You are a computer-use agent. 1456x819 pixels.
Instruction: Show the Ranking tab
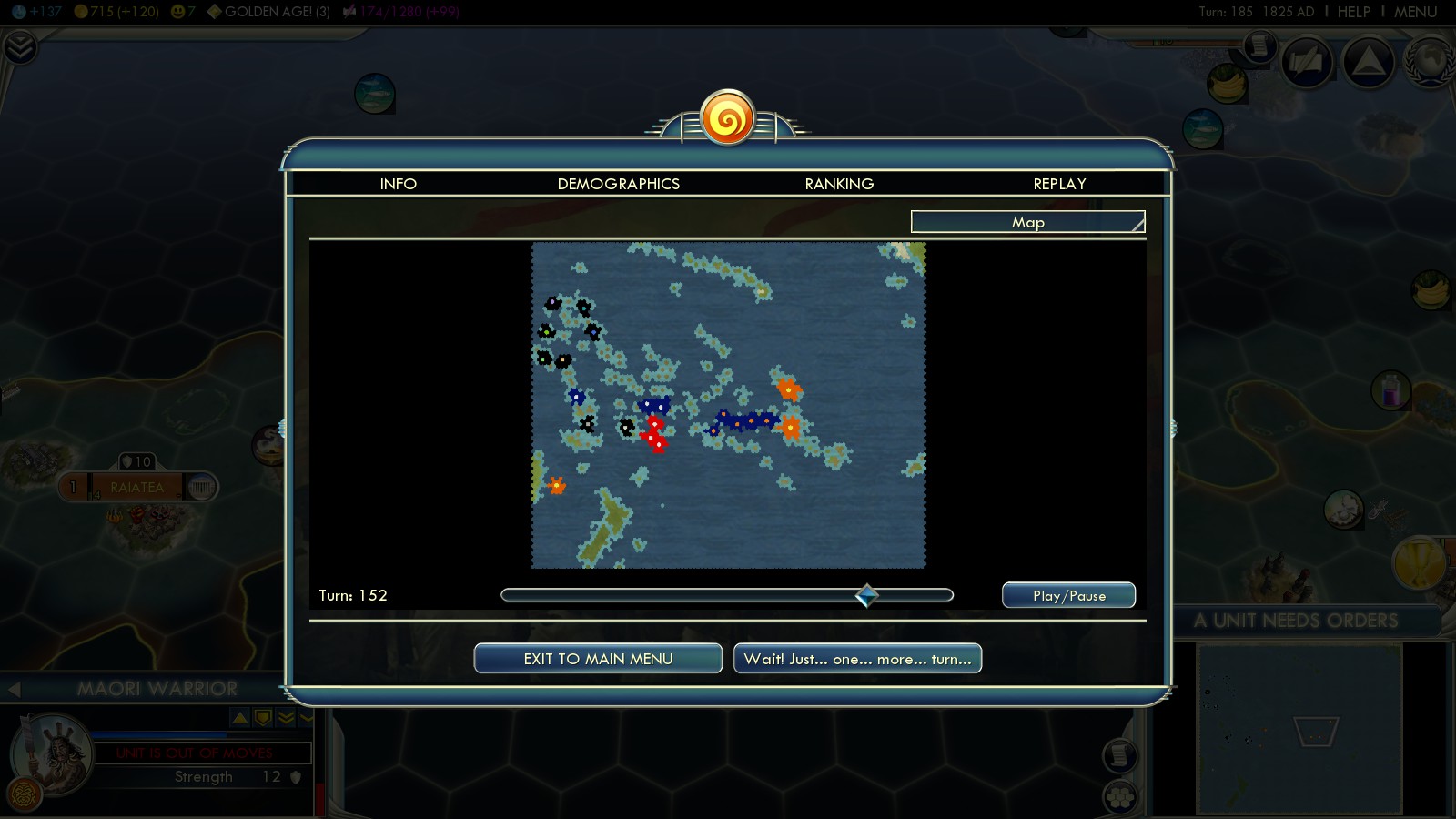pos(839,184)
